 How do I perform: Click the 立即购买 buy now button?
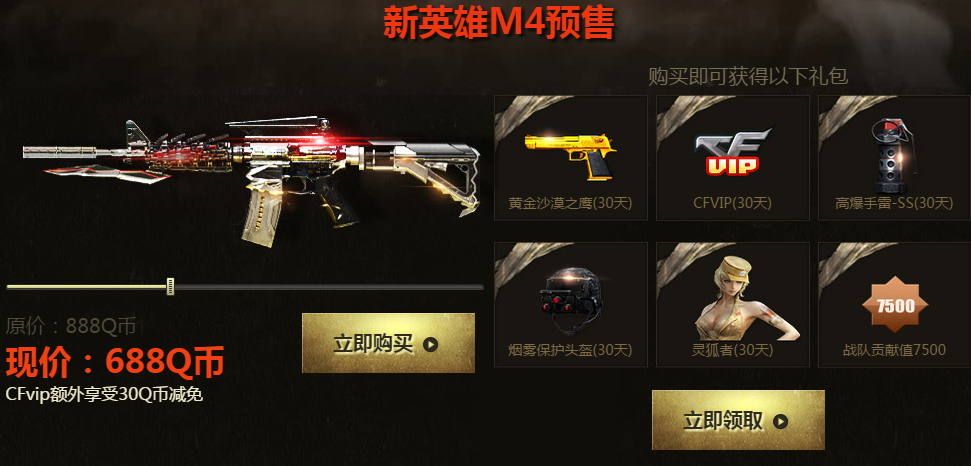(388, 344)
